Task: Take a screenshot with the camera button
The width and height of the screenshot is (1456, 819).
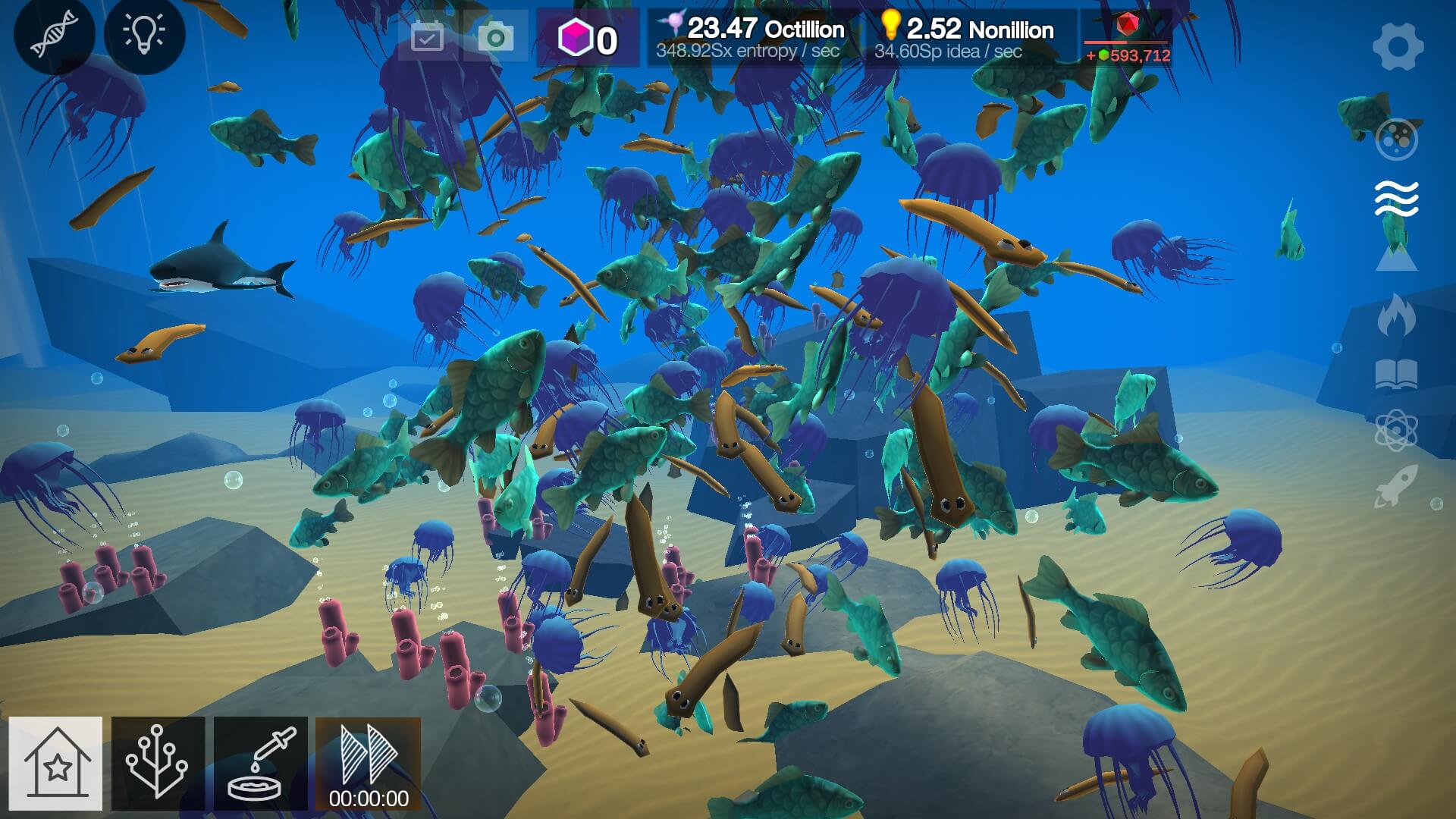Action: pyautogui.click(x=496, y=36)
